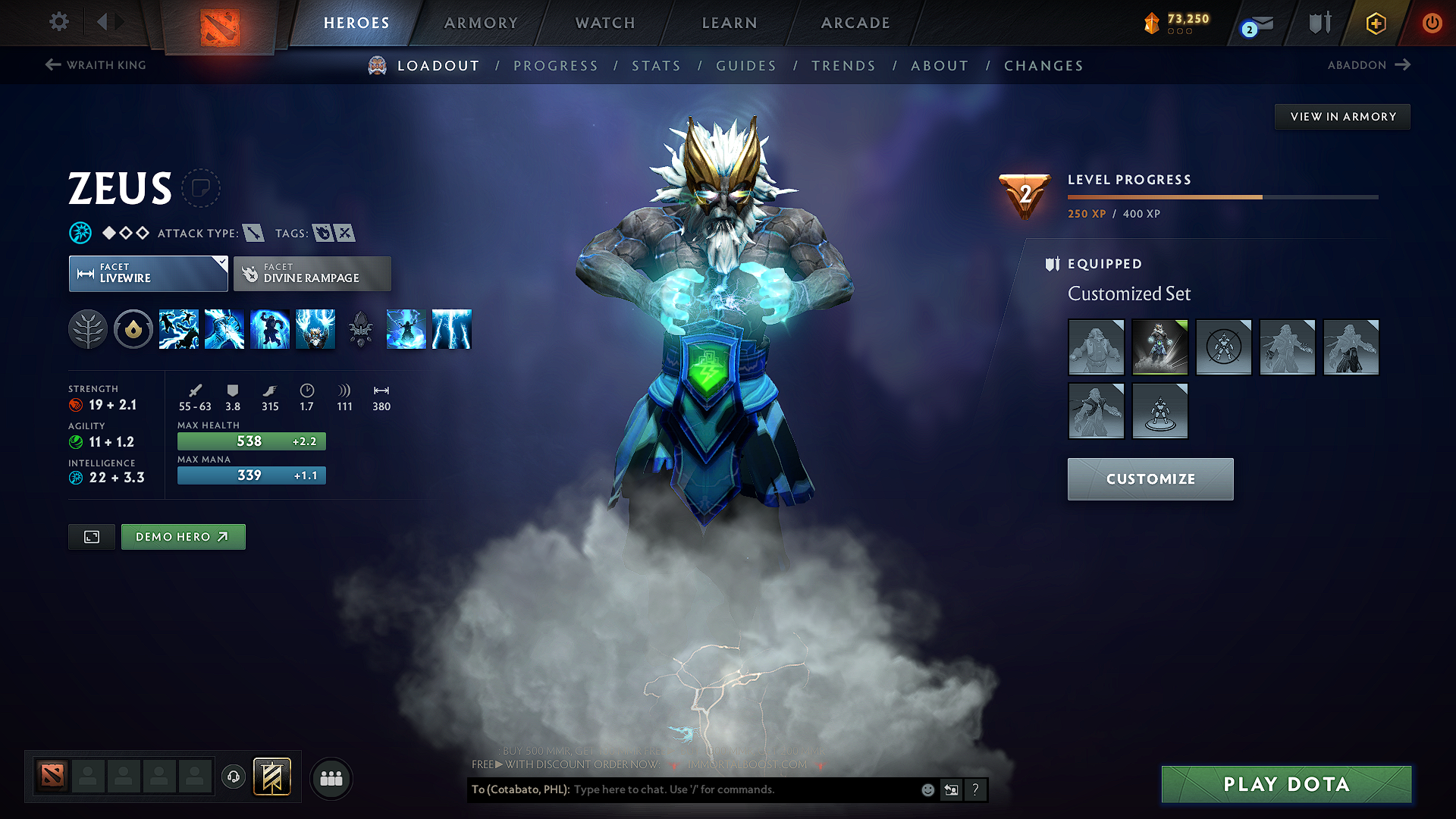Click the Heavenly Jump ability icon
Image resolution: width=1456 pixels, height=819 pixels.
pos(270,329)
